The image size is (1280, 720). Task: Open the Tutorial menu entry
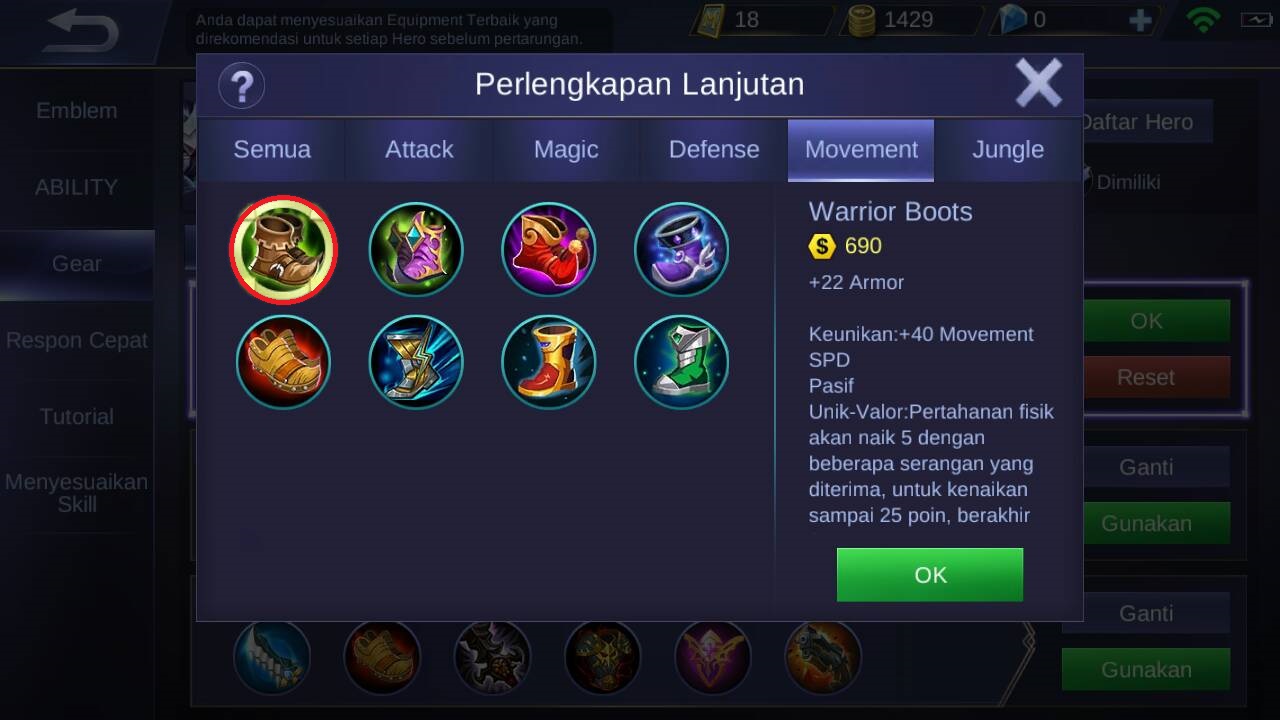77,417
